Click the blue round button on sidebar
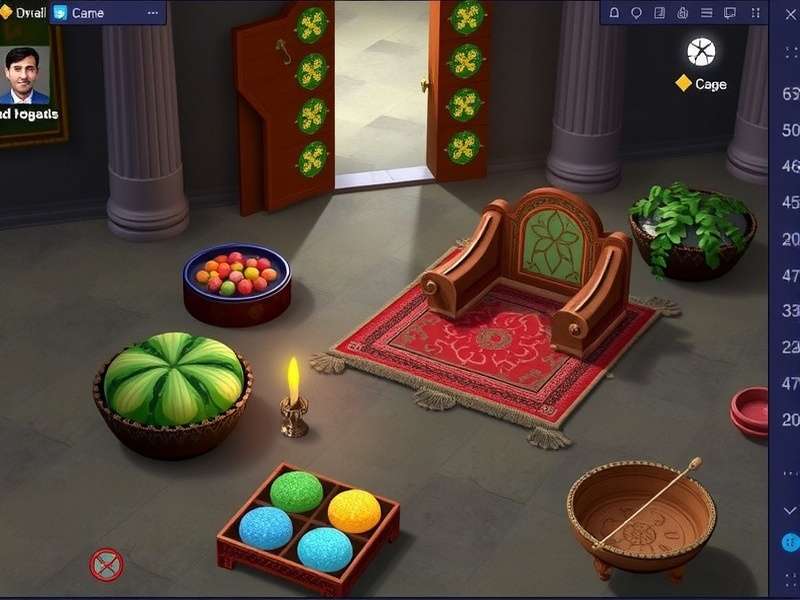This screenshot has height=600, width=800. tap(790, 543)
